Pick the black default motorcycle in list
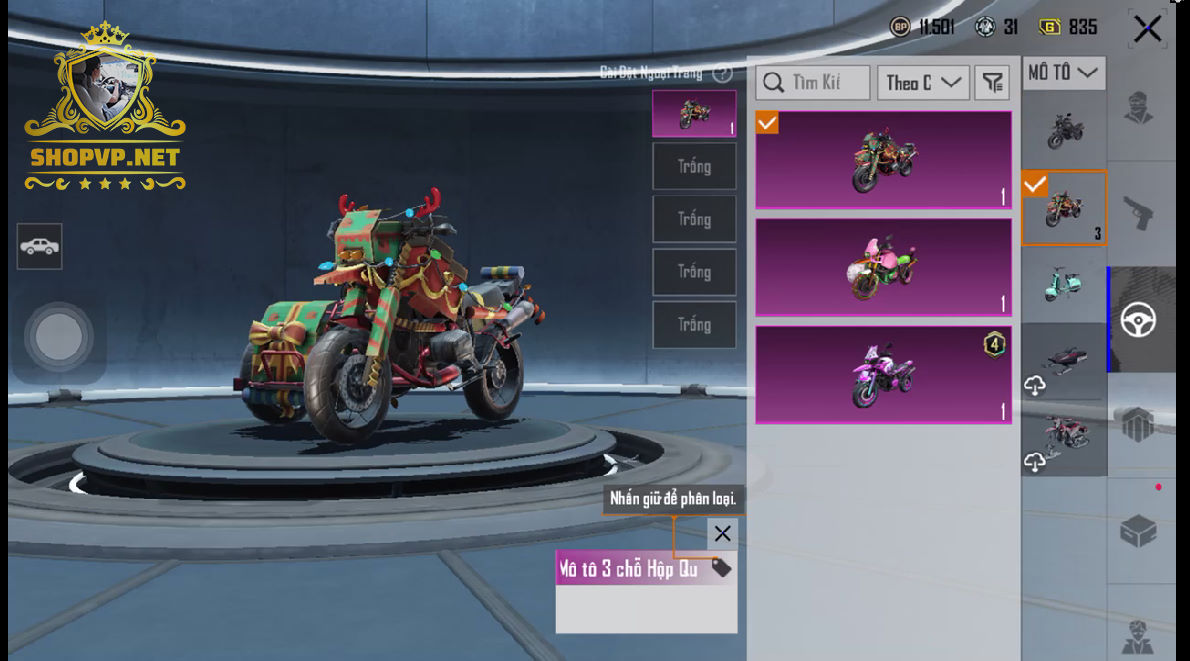The height and width of the screenshot is (661, 1190). (x=1064, y=129)
